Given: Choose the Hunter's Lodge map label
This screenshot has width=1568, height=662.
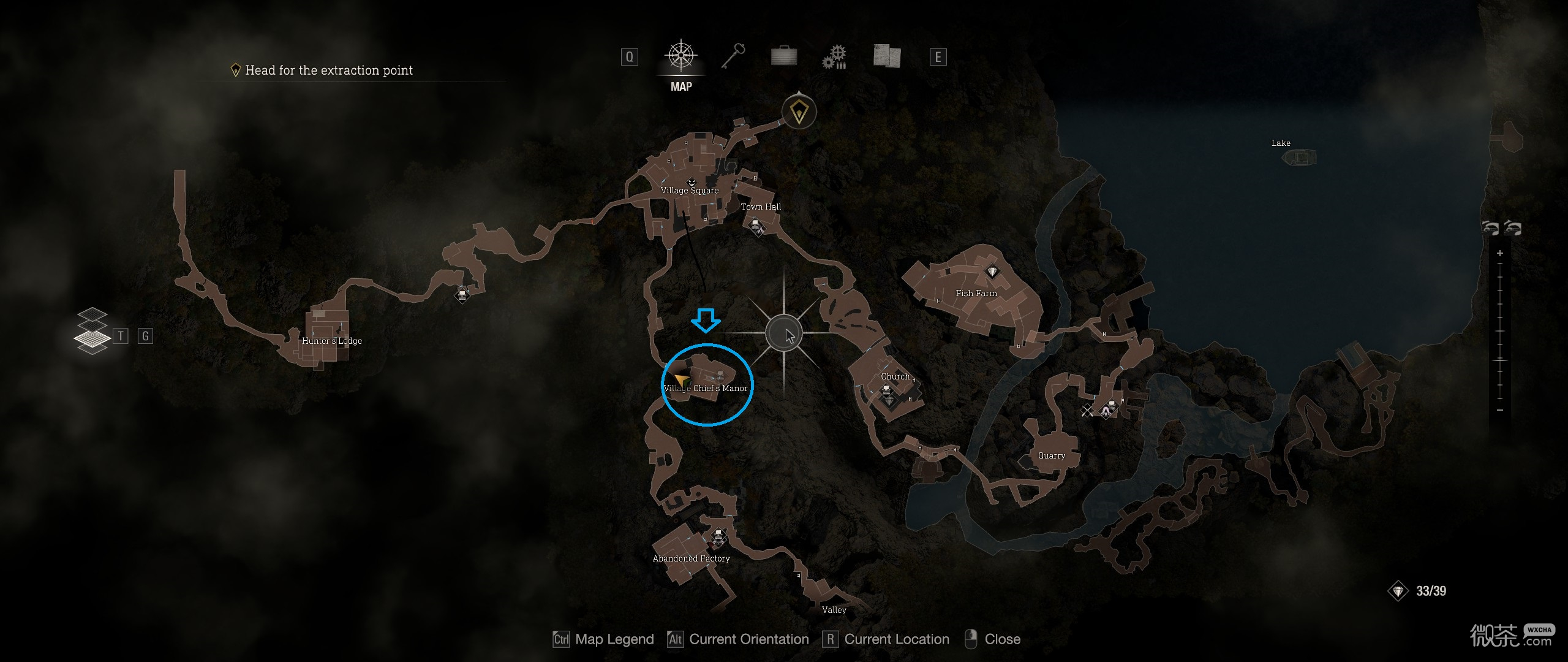Looking at the screenshot, I should coord(332,341).
